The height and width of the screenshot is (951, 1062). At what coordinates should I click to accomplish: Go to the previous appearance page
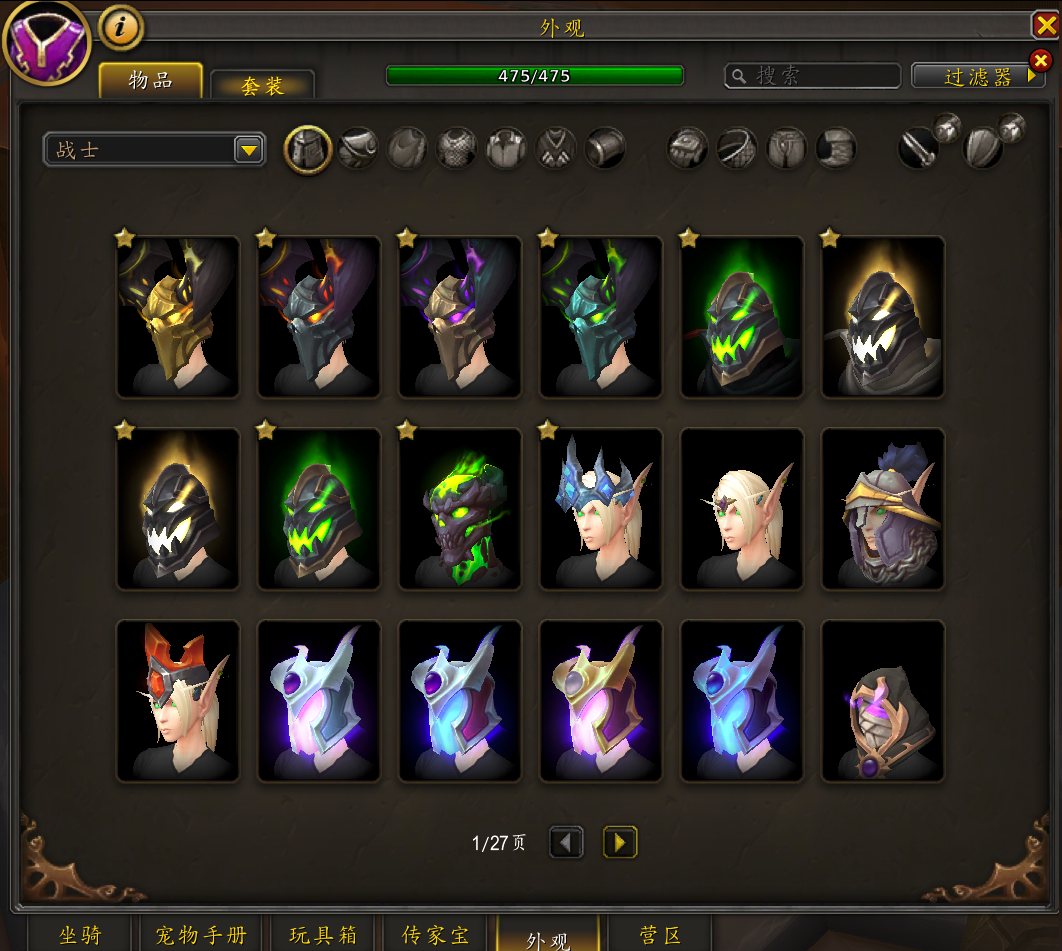coord(567,843)
